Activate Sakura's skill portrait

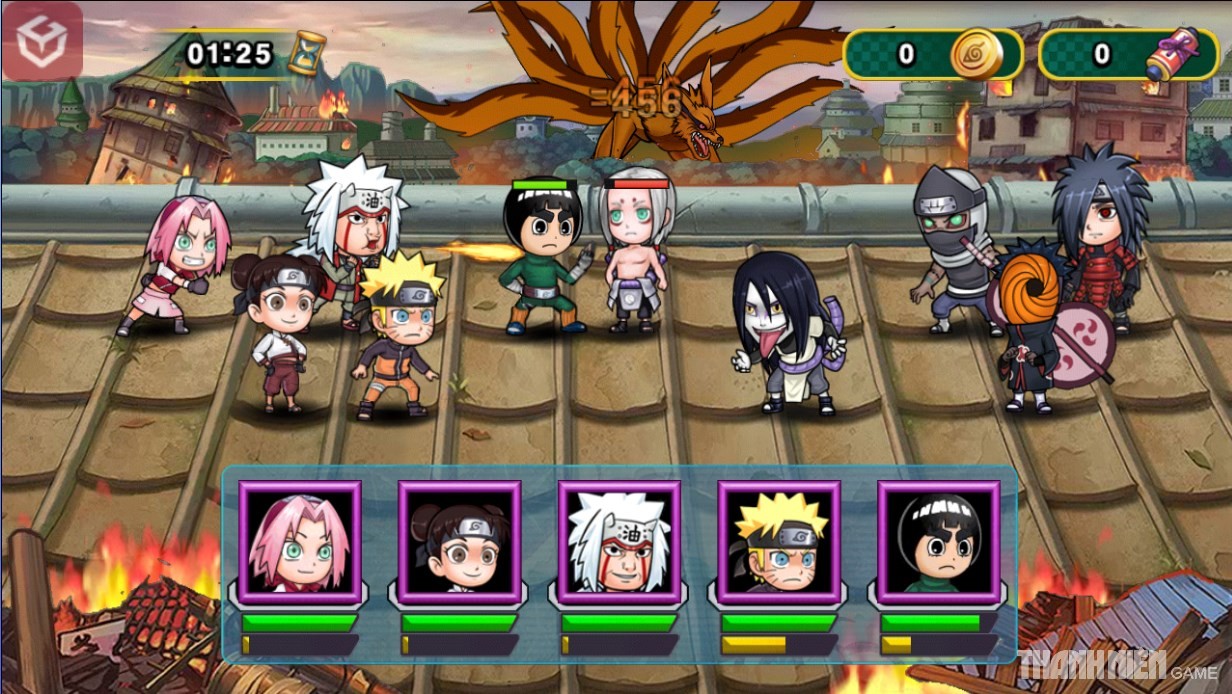[299, 542]
